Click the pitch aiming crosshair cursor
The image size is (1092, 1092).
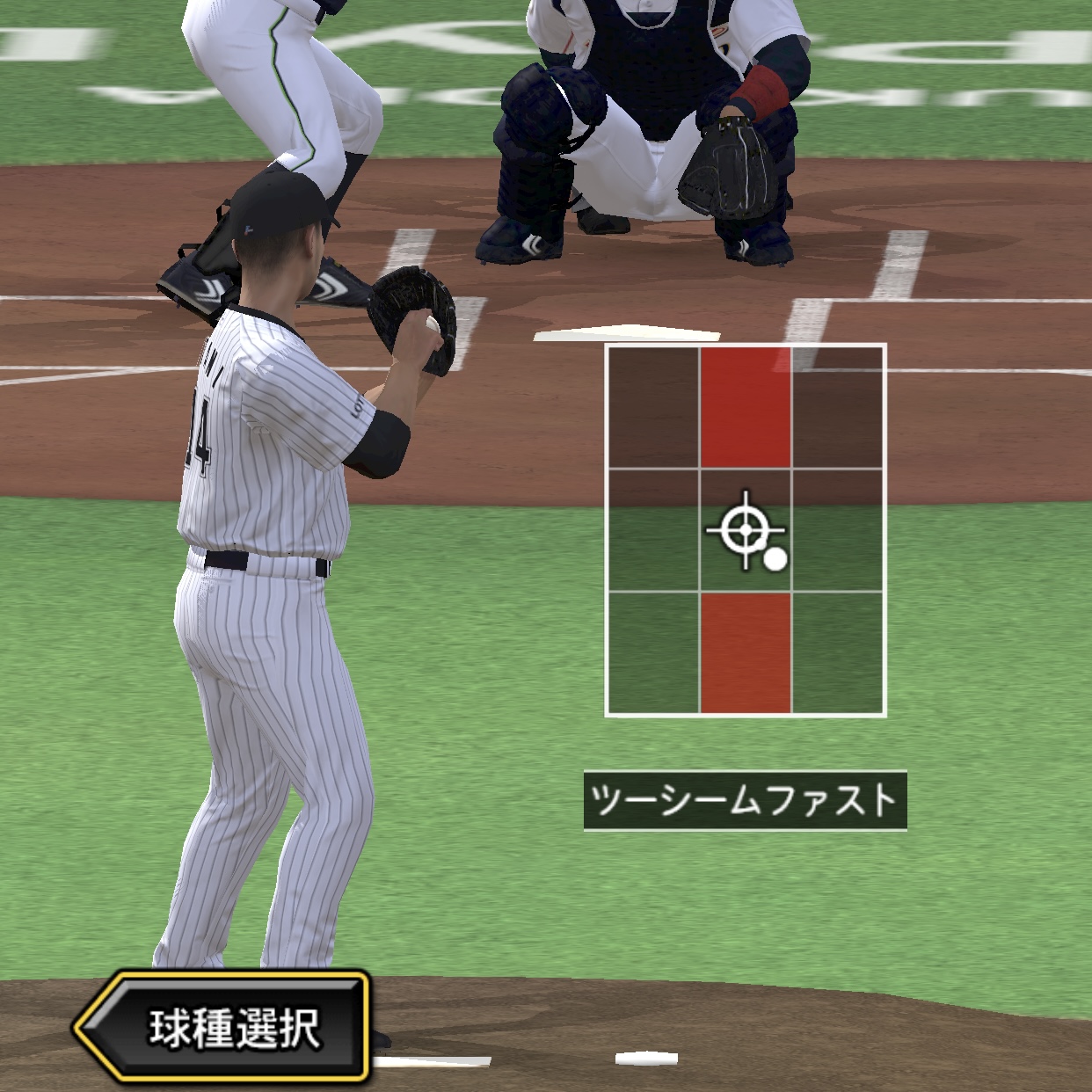click(746, 530)
